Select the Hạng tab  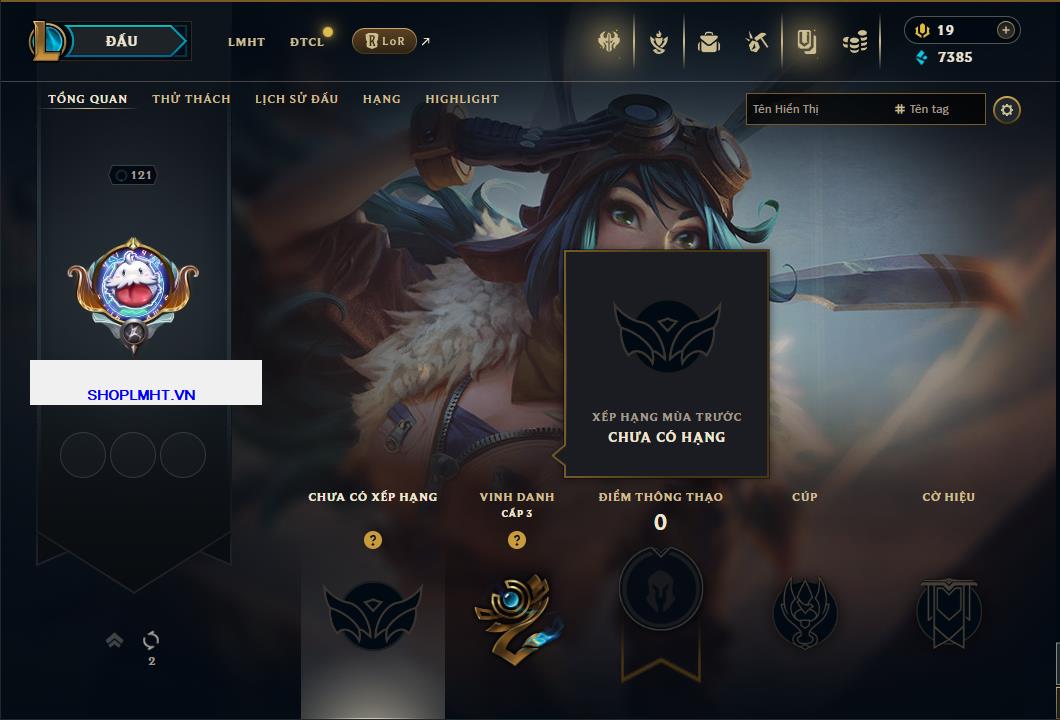382,99
